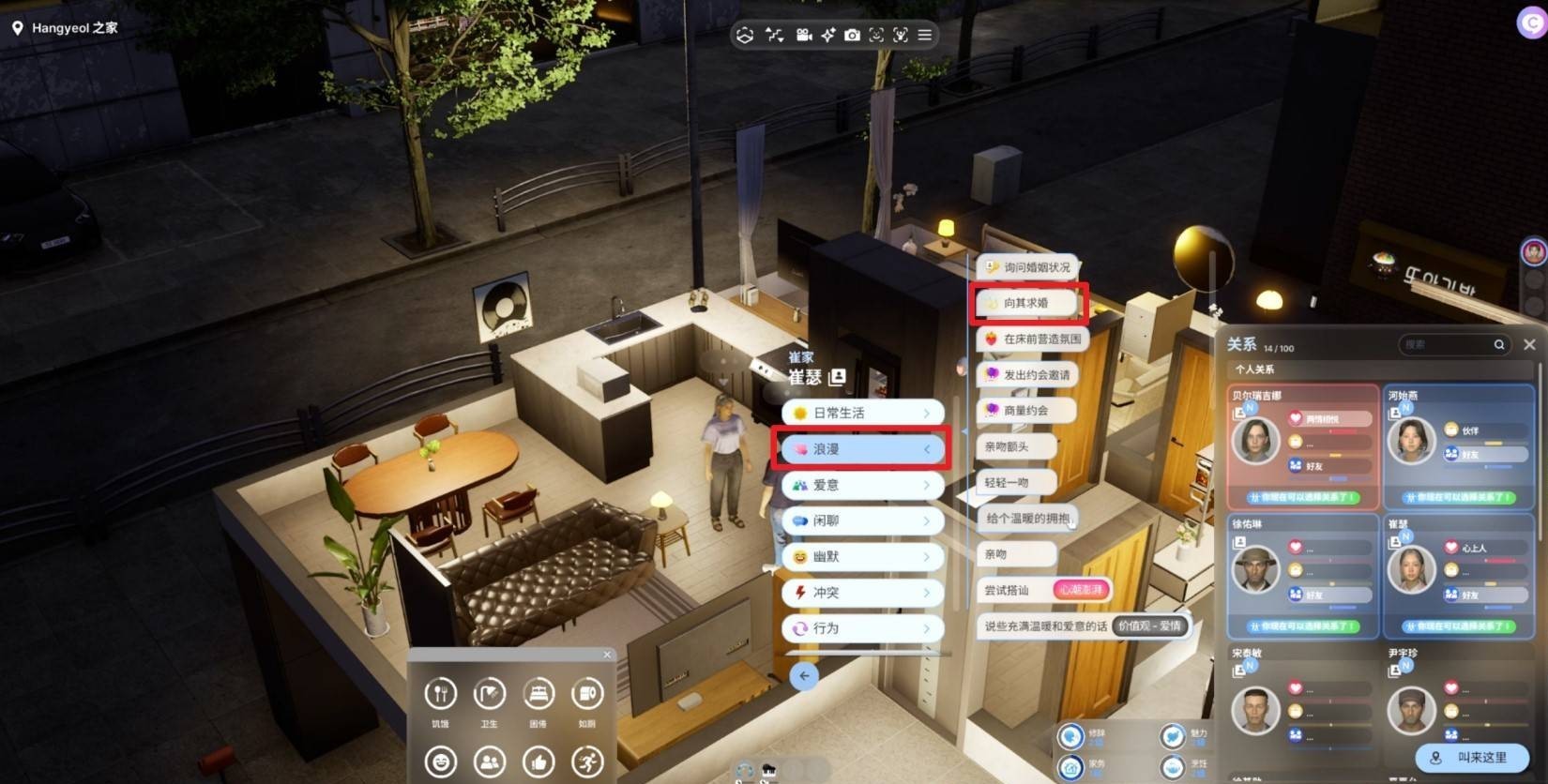Viewport: 1548px width, 784px height.
Task: Focus the relationships search box
Action: tap(1447, 344)
